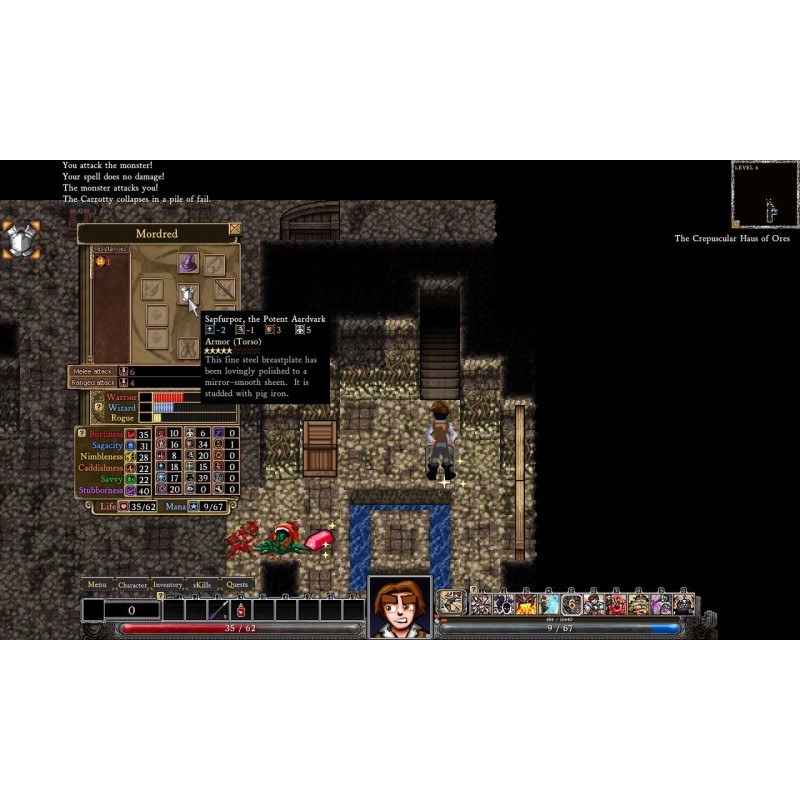Use the red potion in the belt
This screenshot has height=800, width=800.
(x=241, y=610)
